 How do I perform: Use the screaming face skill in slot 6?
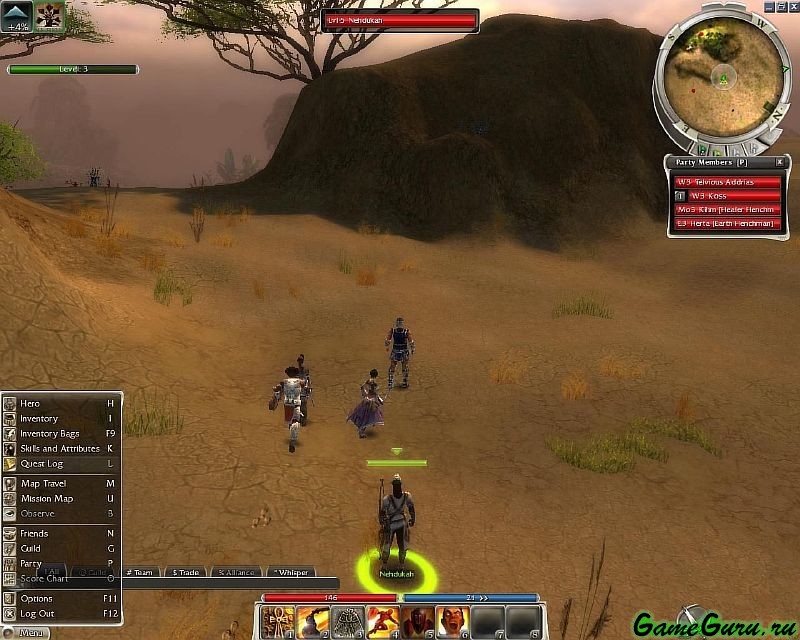[x=452, y=621]
